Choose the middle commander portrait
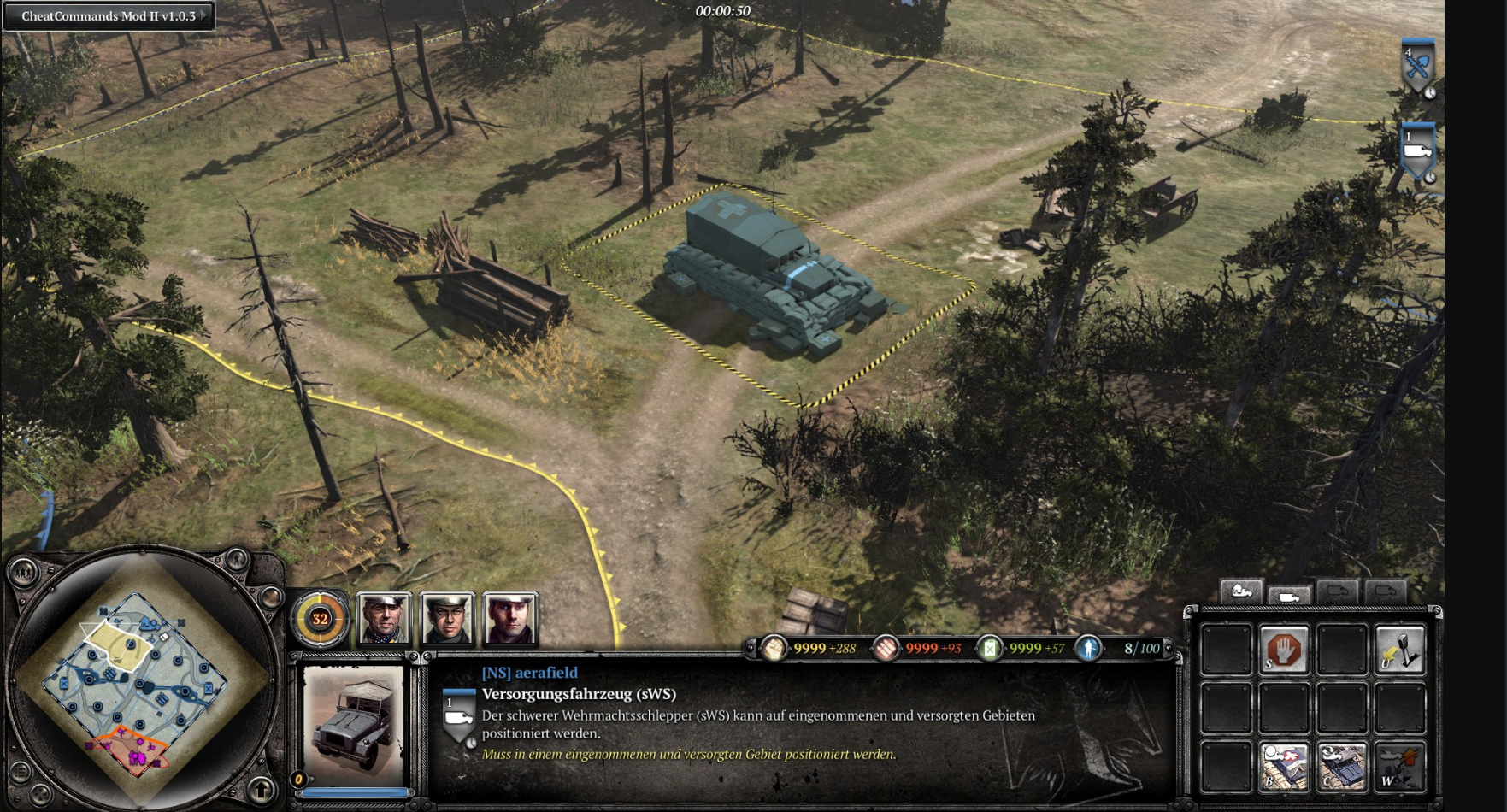Image resolution: width=1507 pixels, height=812 pixels. tap(447, 618)
